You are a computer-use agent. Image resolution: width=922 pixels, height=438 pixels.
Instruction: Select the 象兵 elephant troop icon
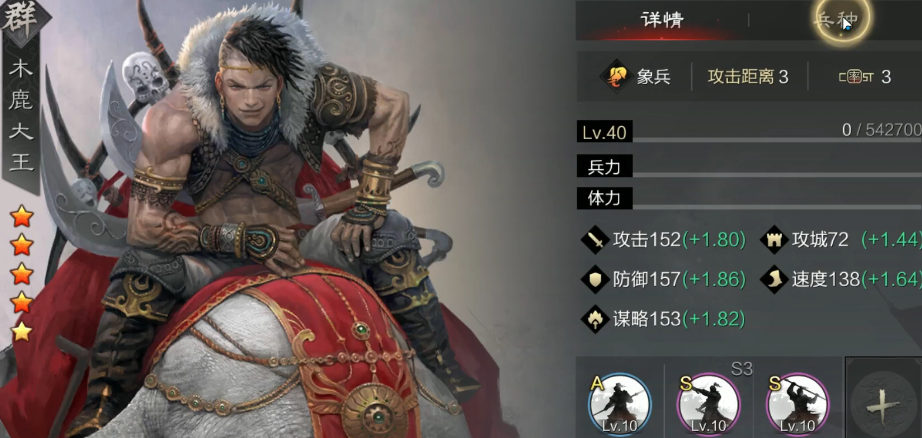[x=612, y=76]
